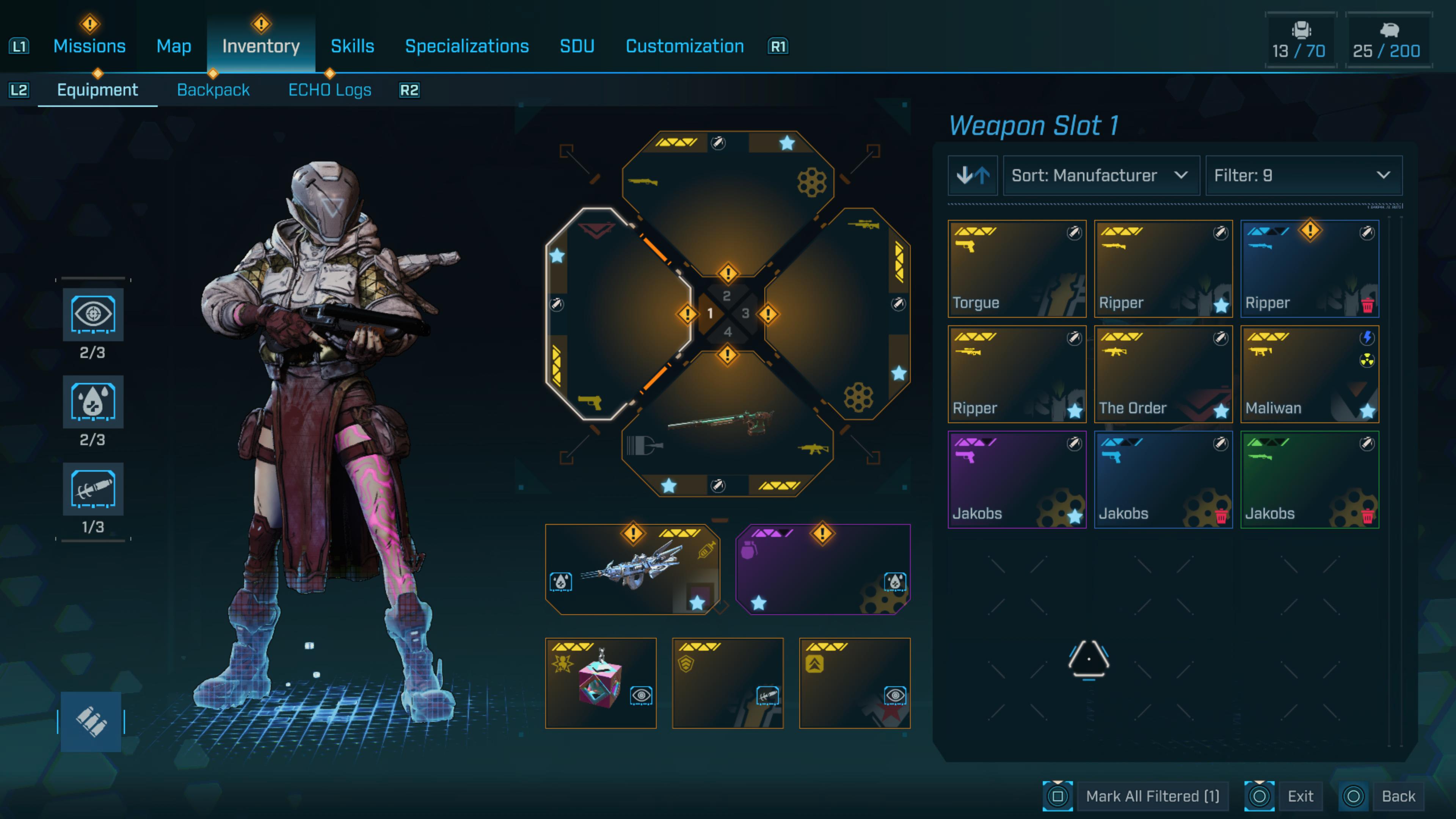The height and width of the screenshot is (819, 1456).
Task: Select the equipped purple grenade slot
Action: click(x=822, y=569)
